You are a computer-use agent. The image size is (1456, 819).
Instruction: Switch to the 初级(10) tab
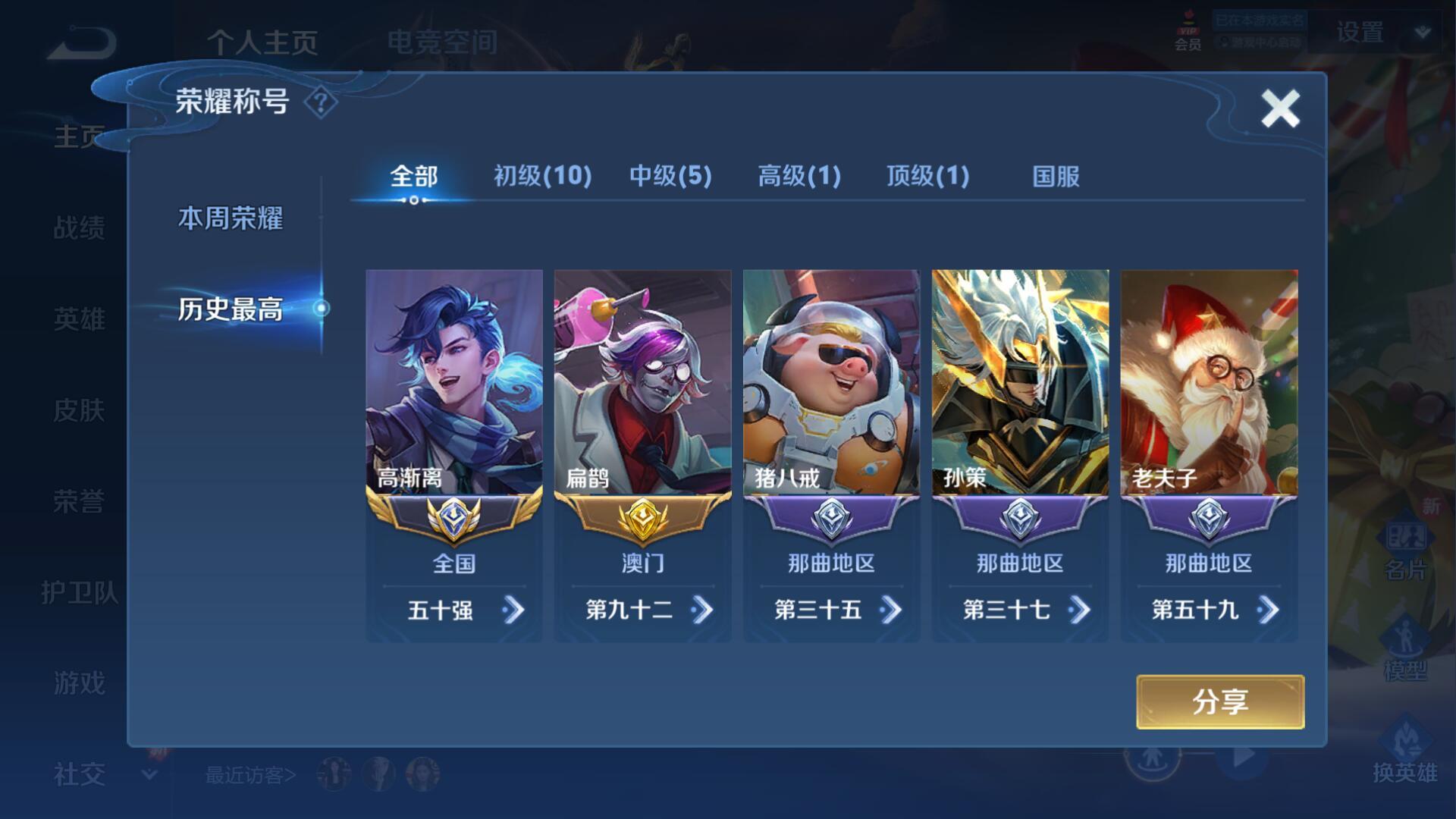542,177
